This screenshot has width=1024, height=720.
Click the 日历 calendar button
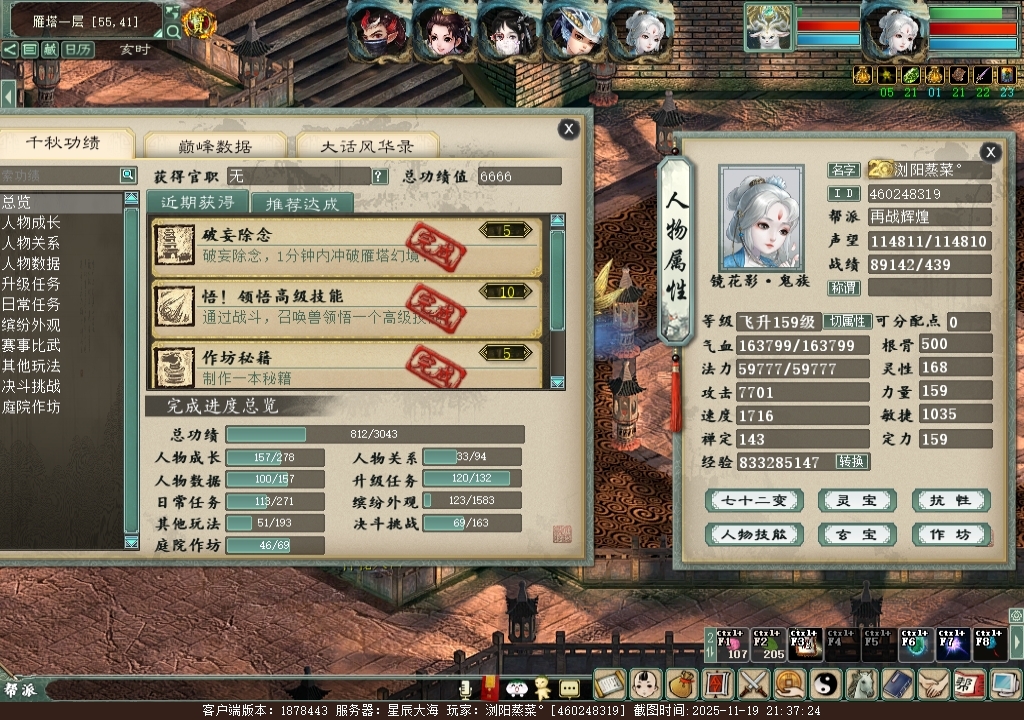click(78, 49)
